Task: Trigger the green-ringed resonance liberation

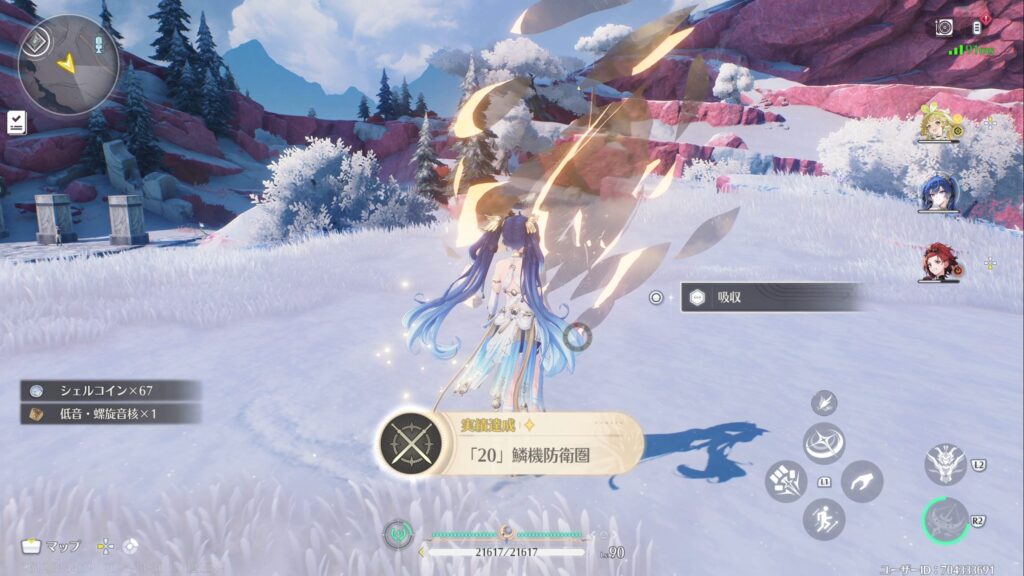Action: pos(946,521)
